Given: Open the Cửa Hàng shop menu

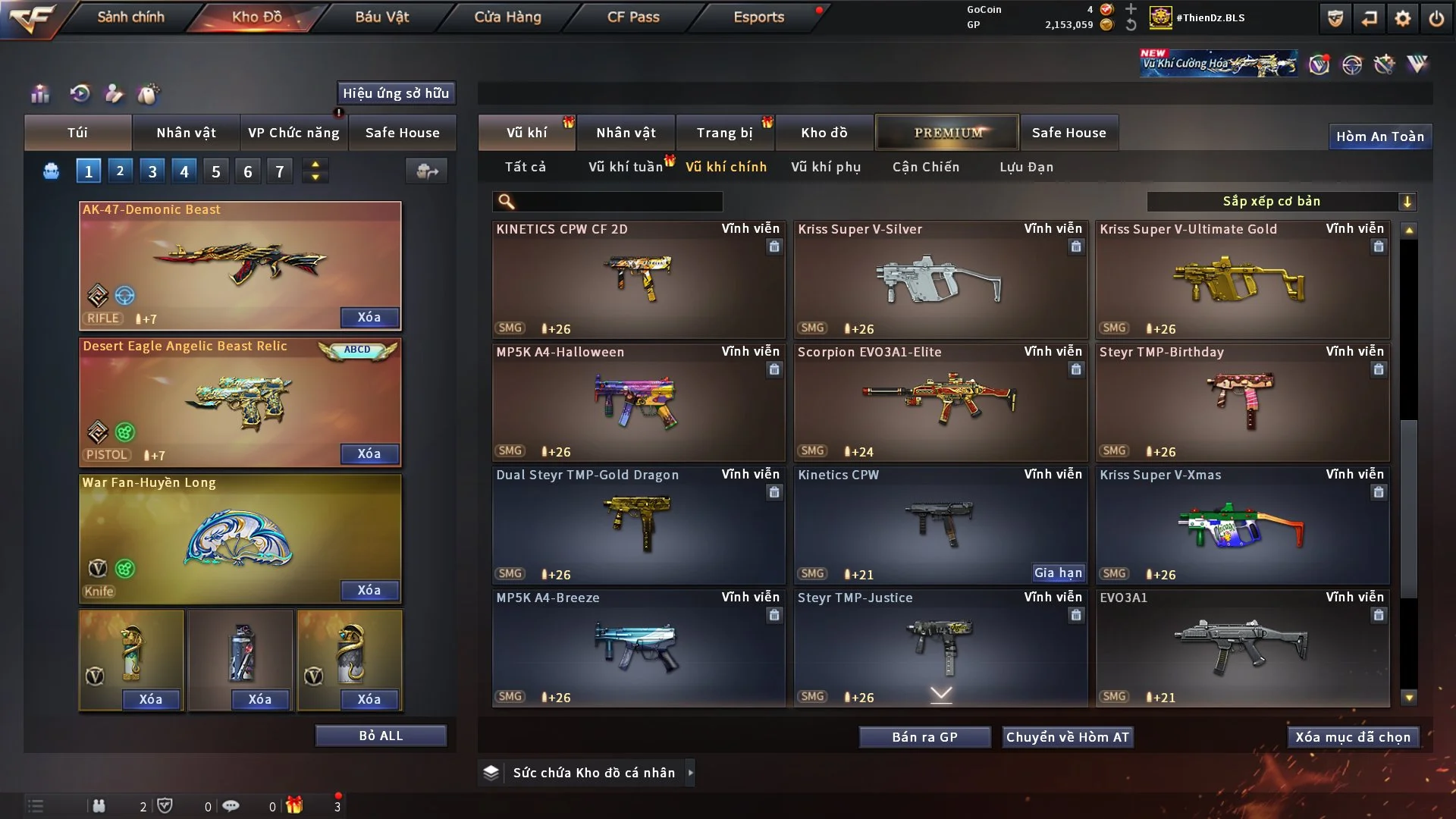Looking at the screenshot, I should pyautogui.click(x=507, y=17).
